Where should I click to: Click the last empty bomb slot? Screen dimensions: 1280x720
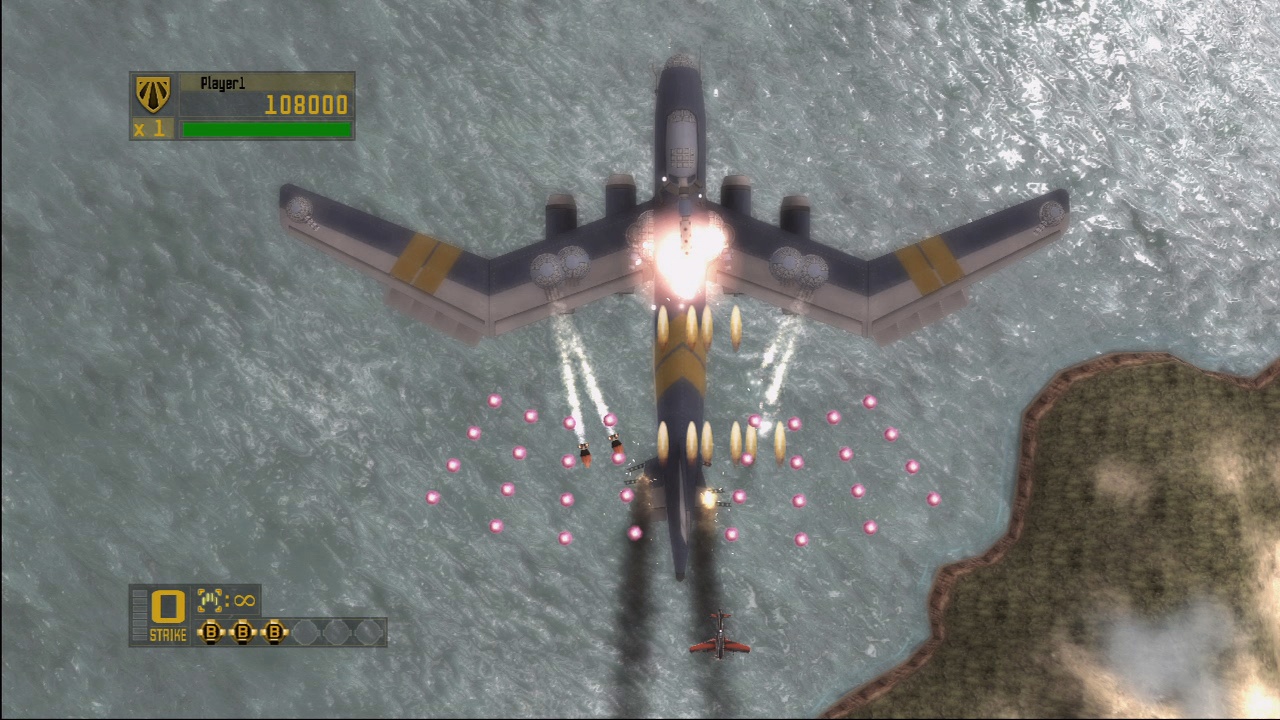pyautogui.click(x=368, y=631)
